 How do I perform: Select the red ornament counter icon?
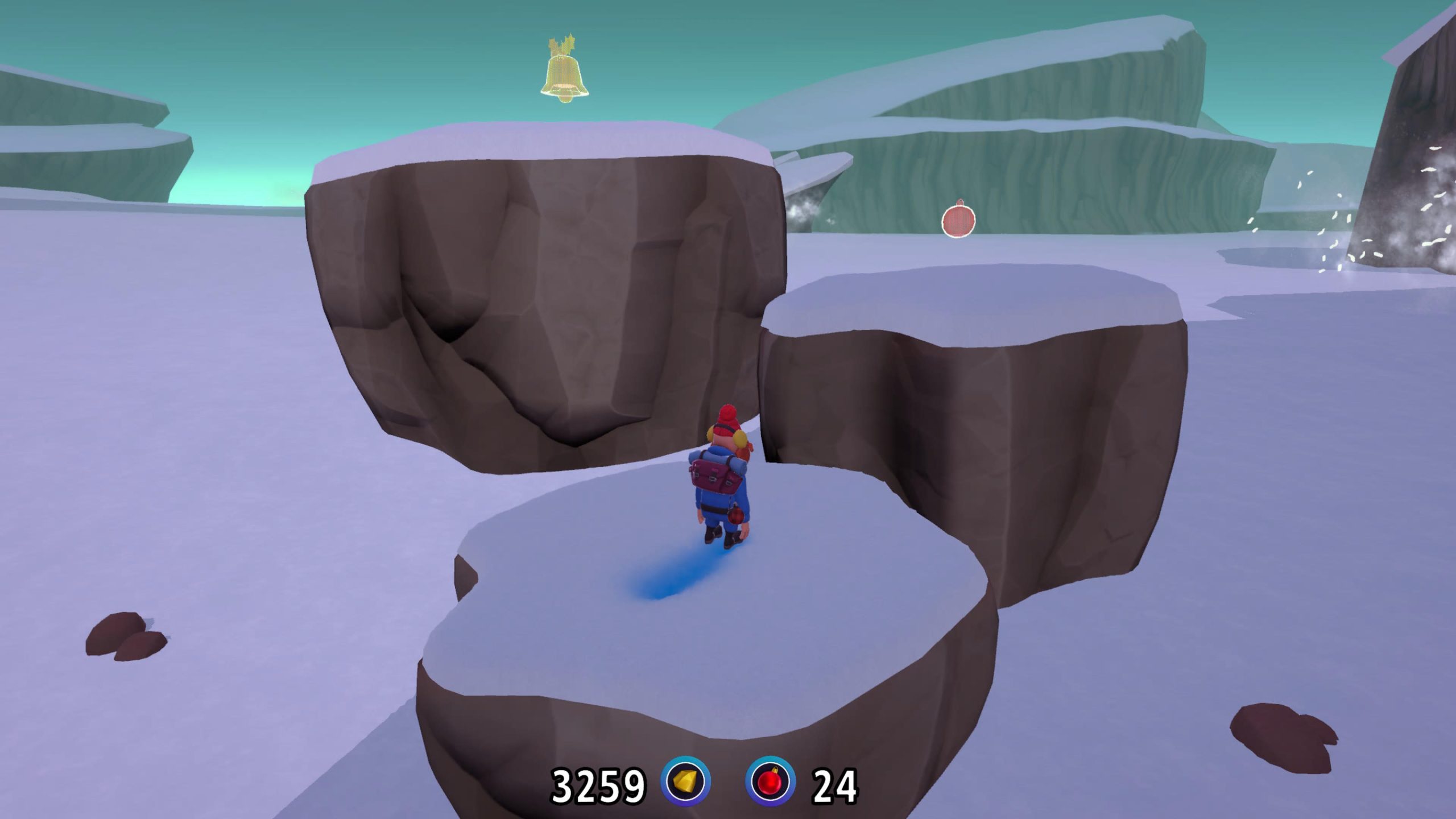click(770, 781)
